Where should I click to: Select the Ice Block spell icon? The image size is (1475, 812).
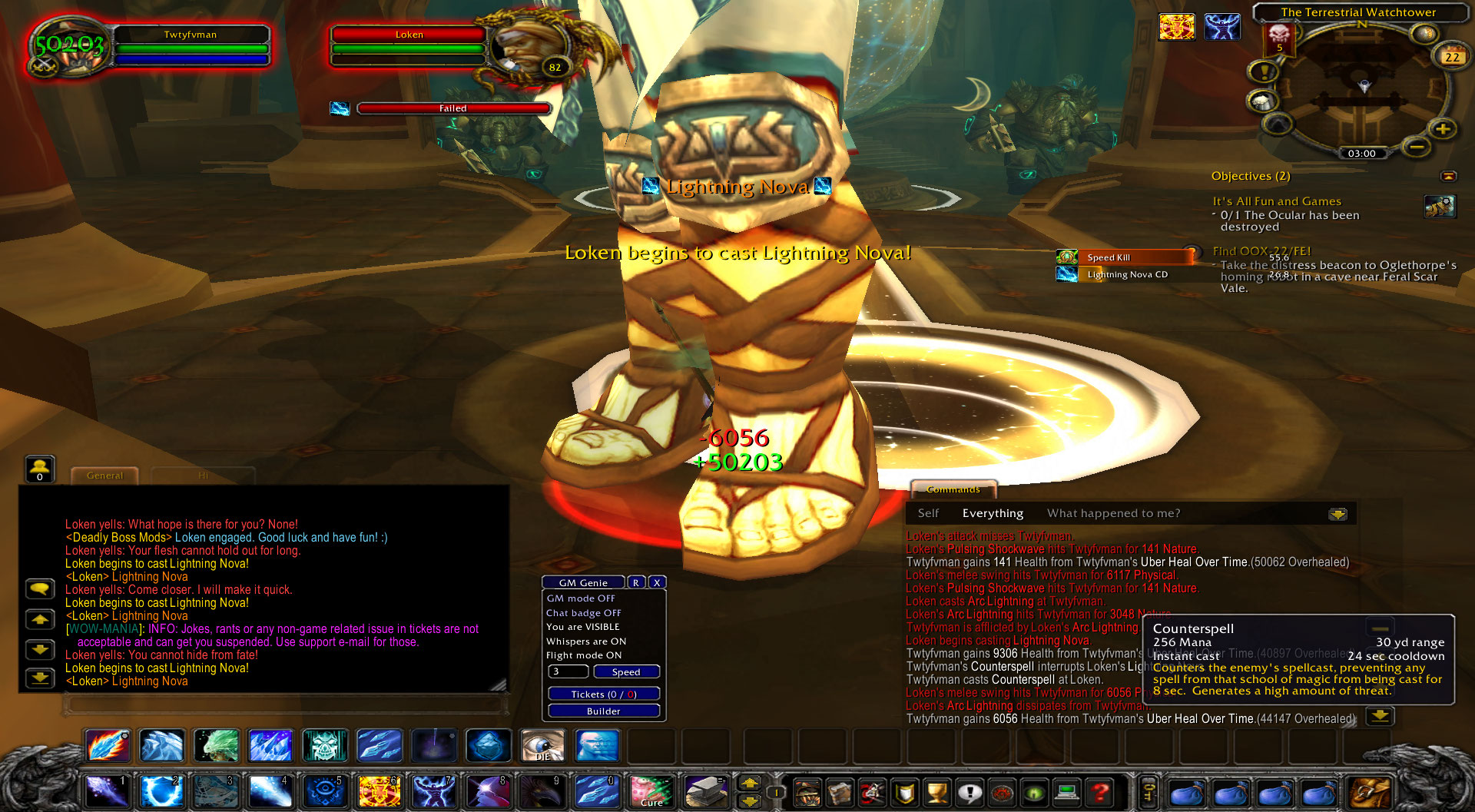(489, 745)
